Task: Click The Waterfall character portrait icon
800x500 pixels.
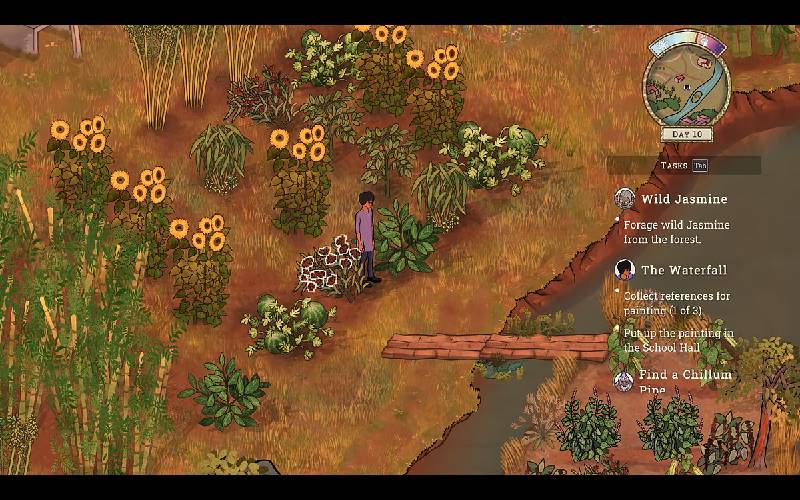Action: 625,269
